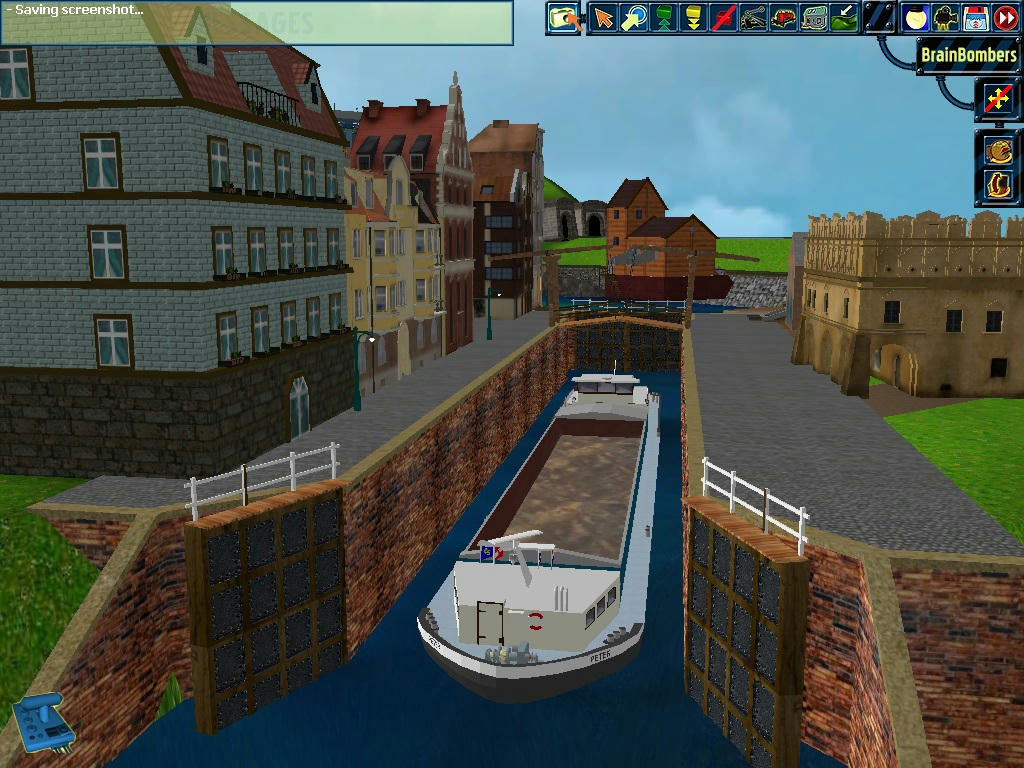The image size is (1024, 768).
Task: Toggle the crossed-out yellow move arrows icon
Action: [x=997, y=98]
